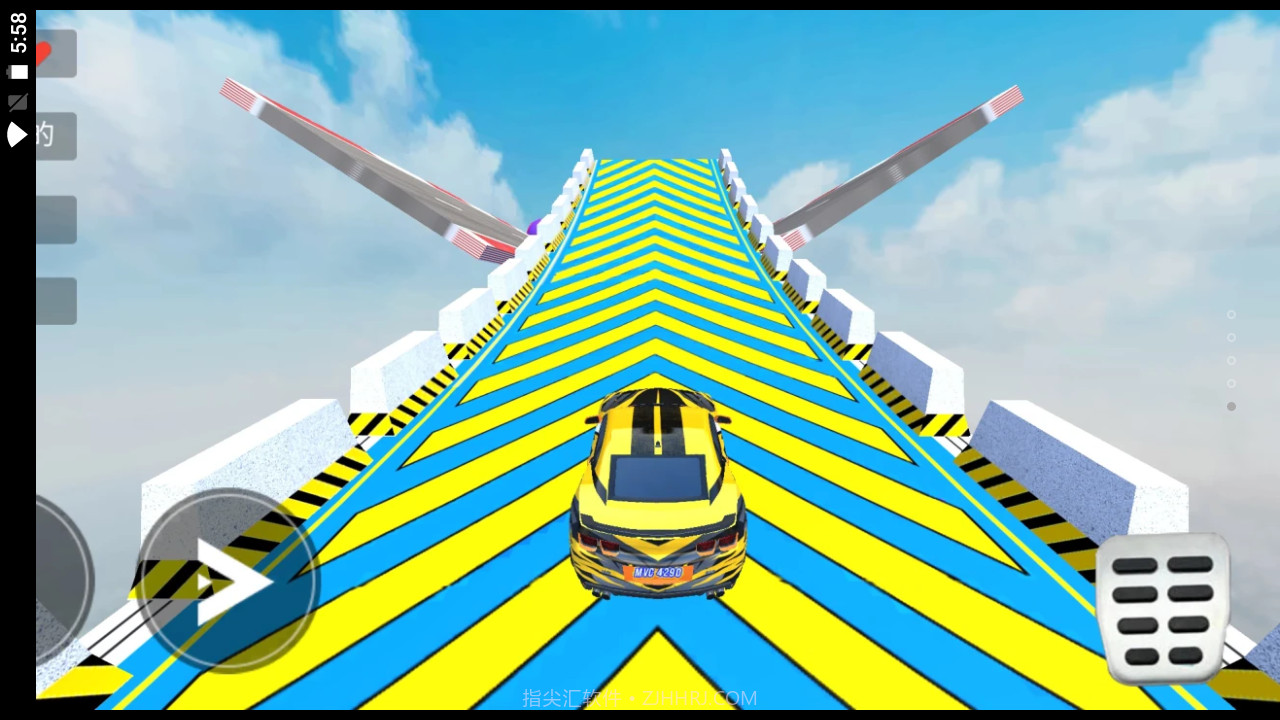Select the second camera-view dot from top
Image resolution: width=1280 pixels, height=720 pixels.
tap(1232, 337)
